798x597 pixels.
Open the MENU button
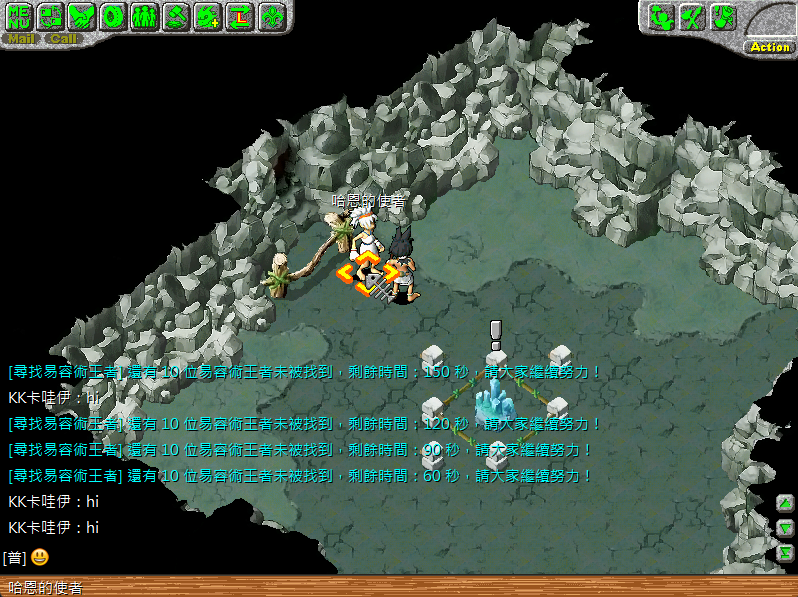point(21,16)
